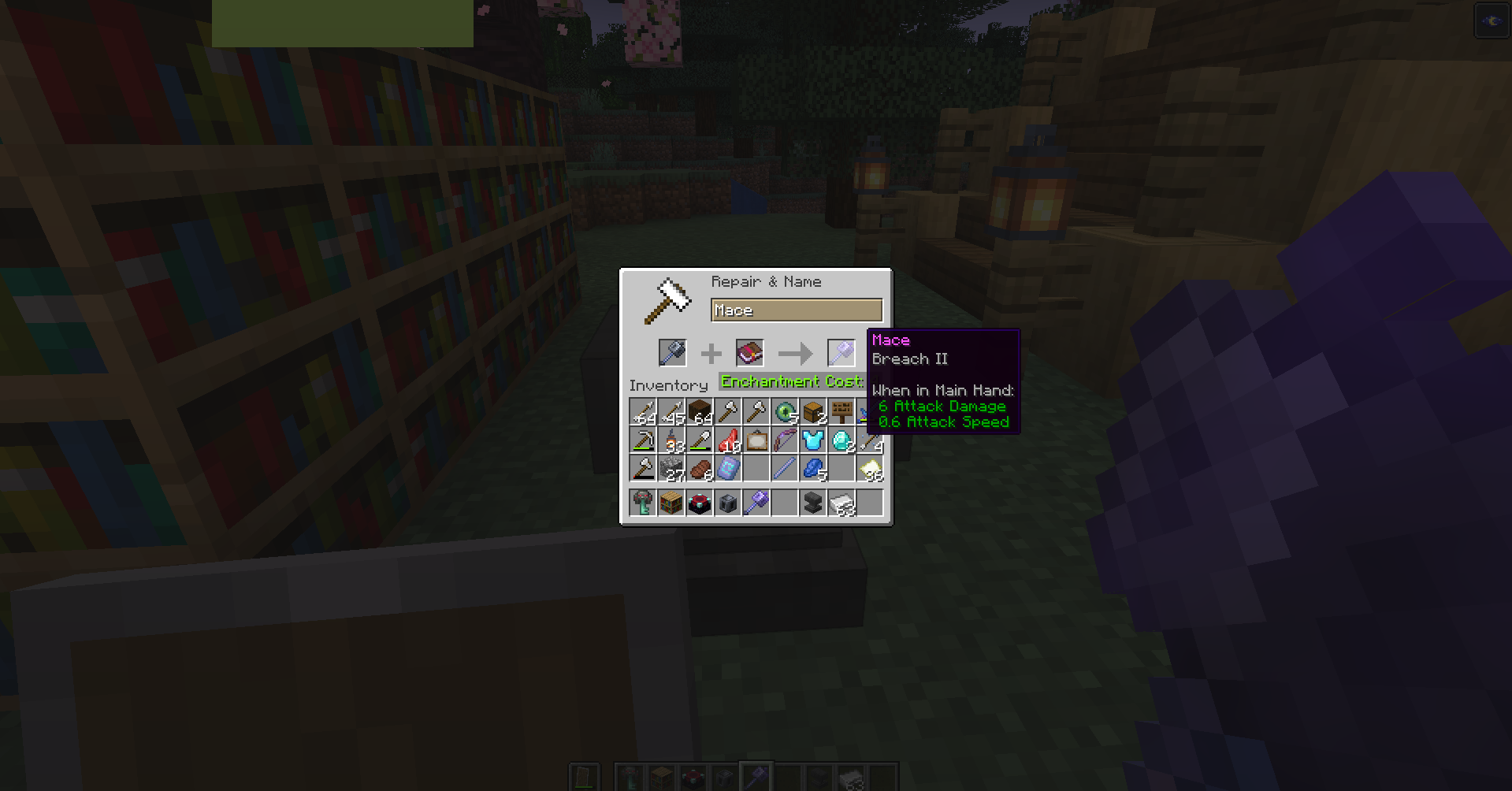
Task: Select the bookshelf block in the inventory
Action: tap(672, 502)
